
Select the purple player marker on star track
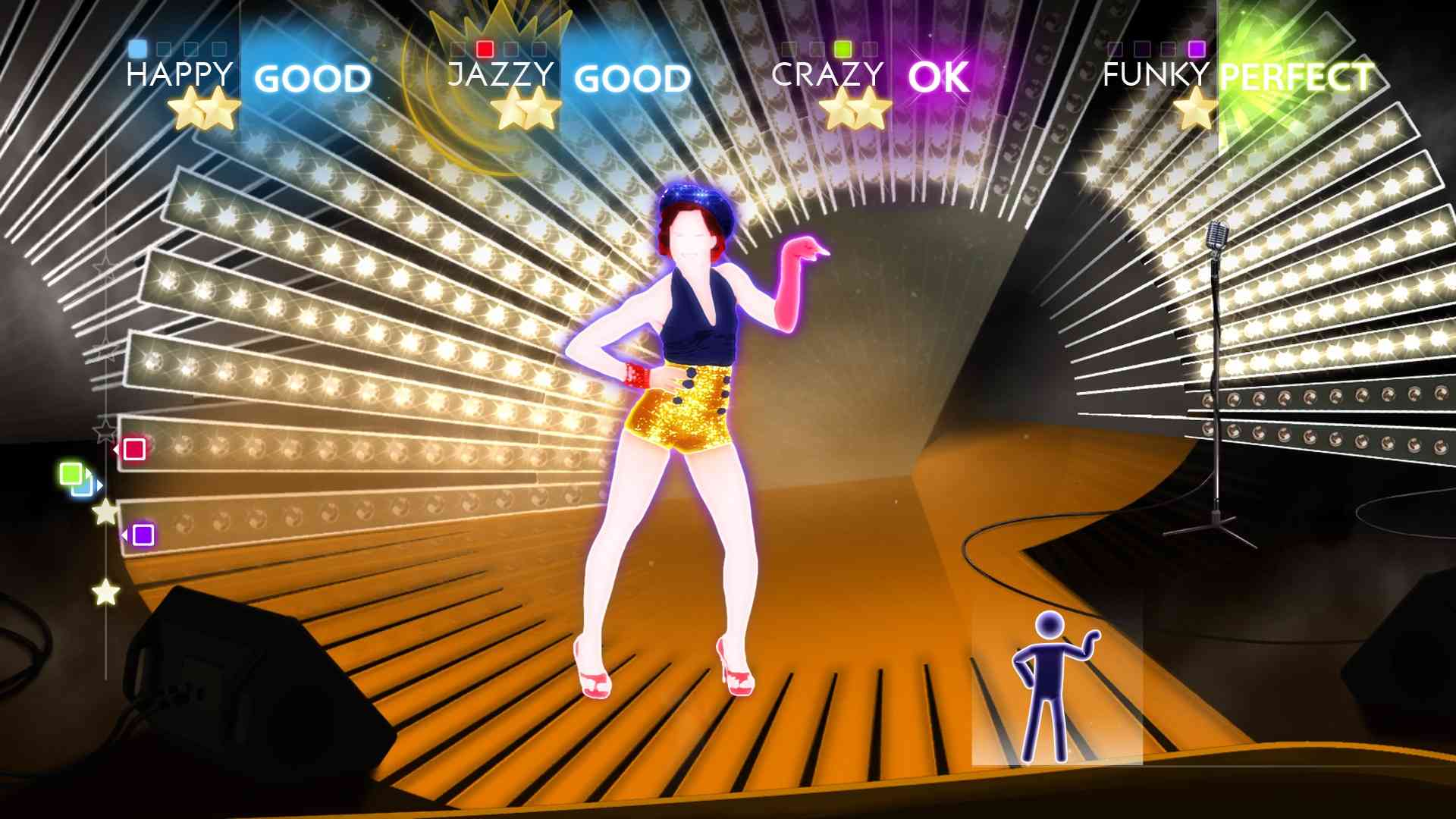(x=143, y=535)
